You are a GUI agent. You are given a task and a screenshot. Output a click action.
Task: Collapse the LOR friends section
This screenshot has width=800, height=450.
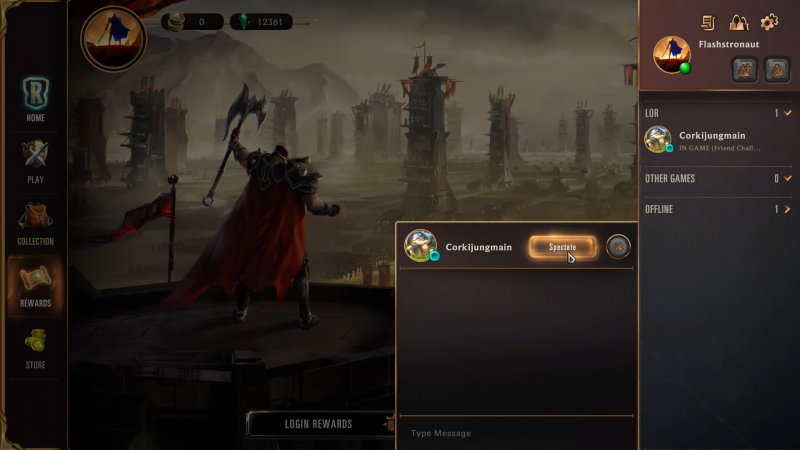click(788, 113)
